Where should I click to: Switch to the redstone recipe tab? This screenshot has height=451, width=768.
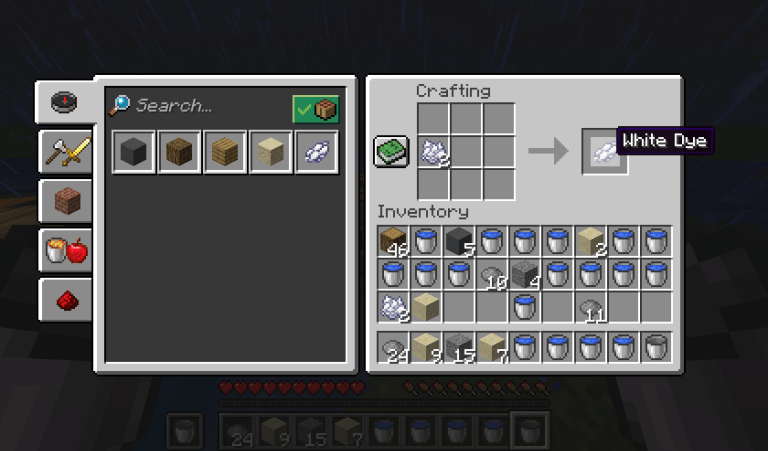click(65, 298)
